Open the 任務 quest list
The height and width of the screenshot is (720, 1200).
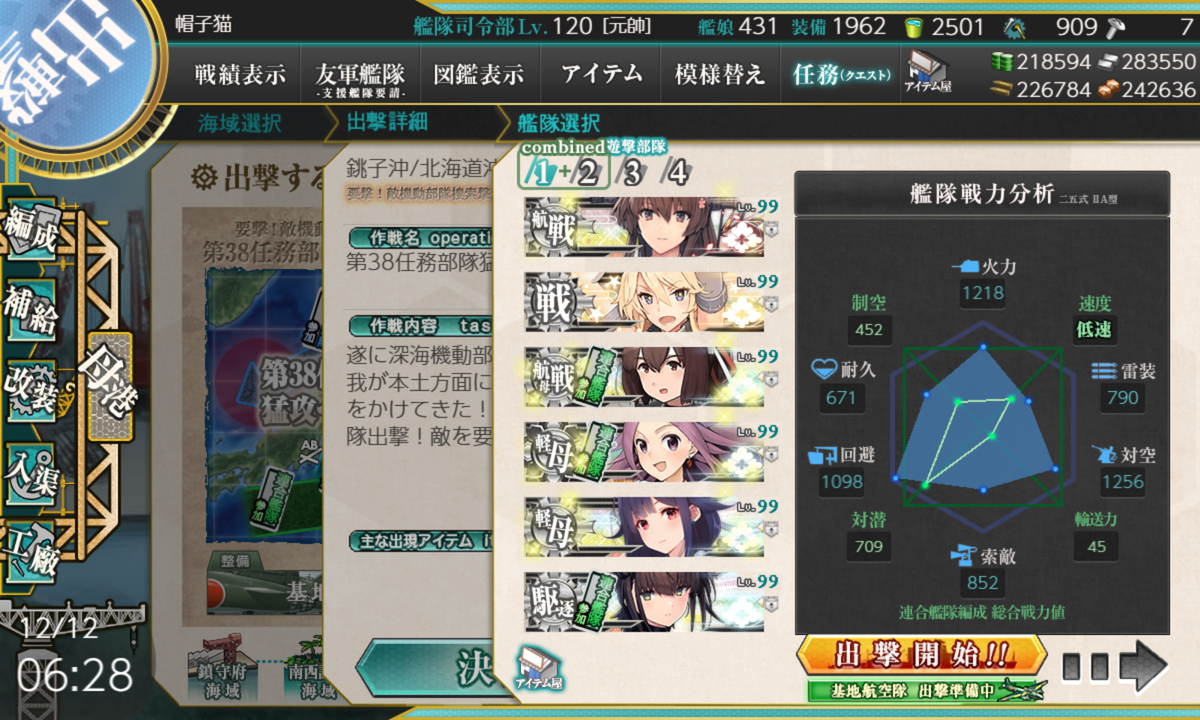(x=840, y=74)
